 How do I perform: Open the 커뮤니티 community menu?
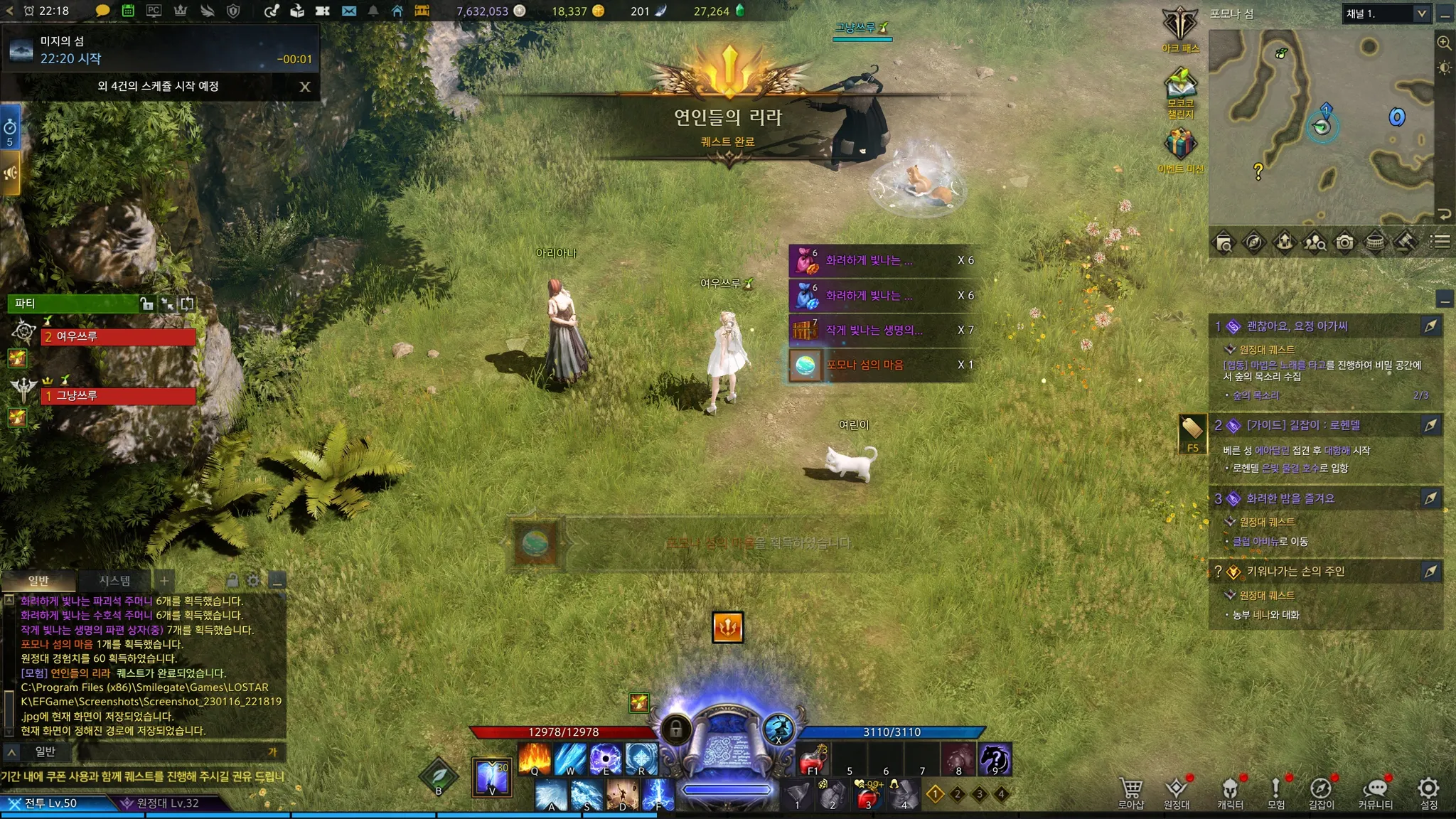[x=1376, y=792]
